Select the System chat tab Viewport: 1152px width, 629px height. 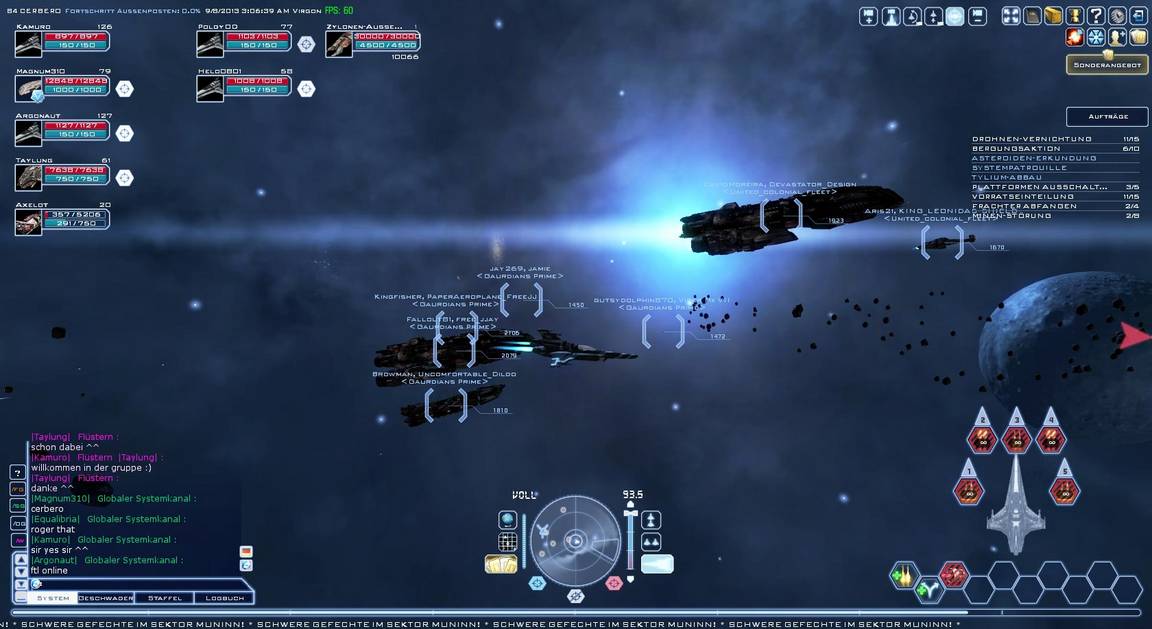tap(53, 598)
